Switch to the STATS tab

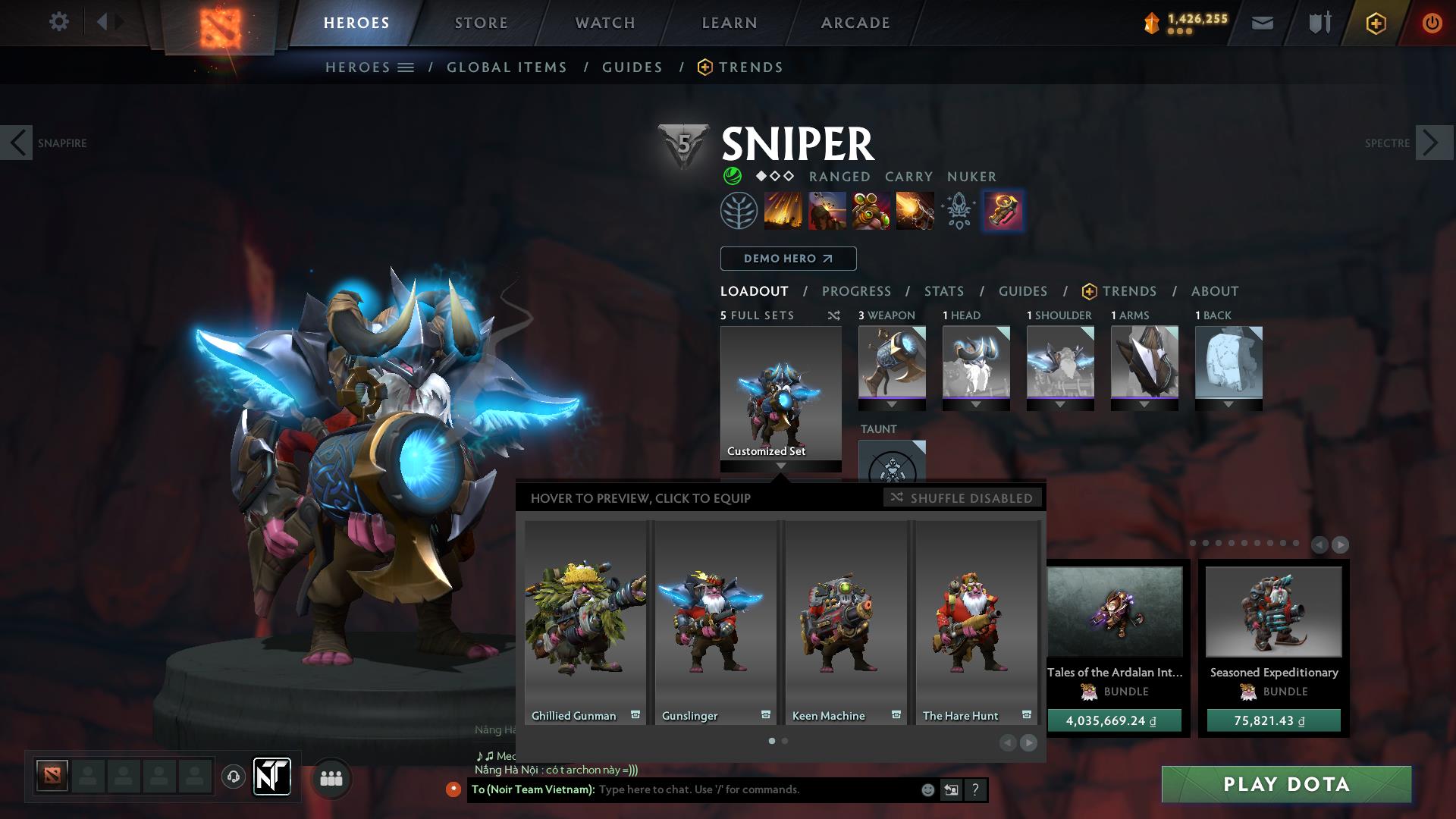943,290
